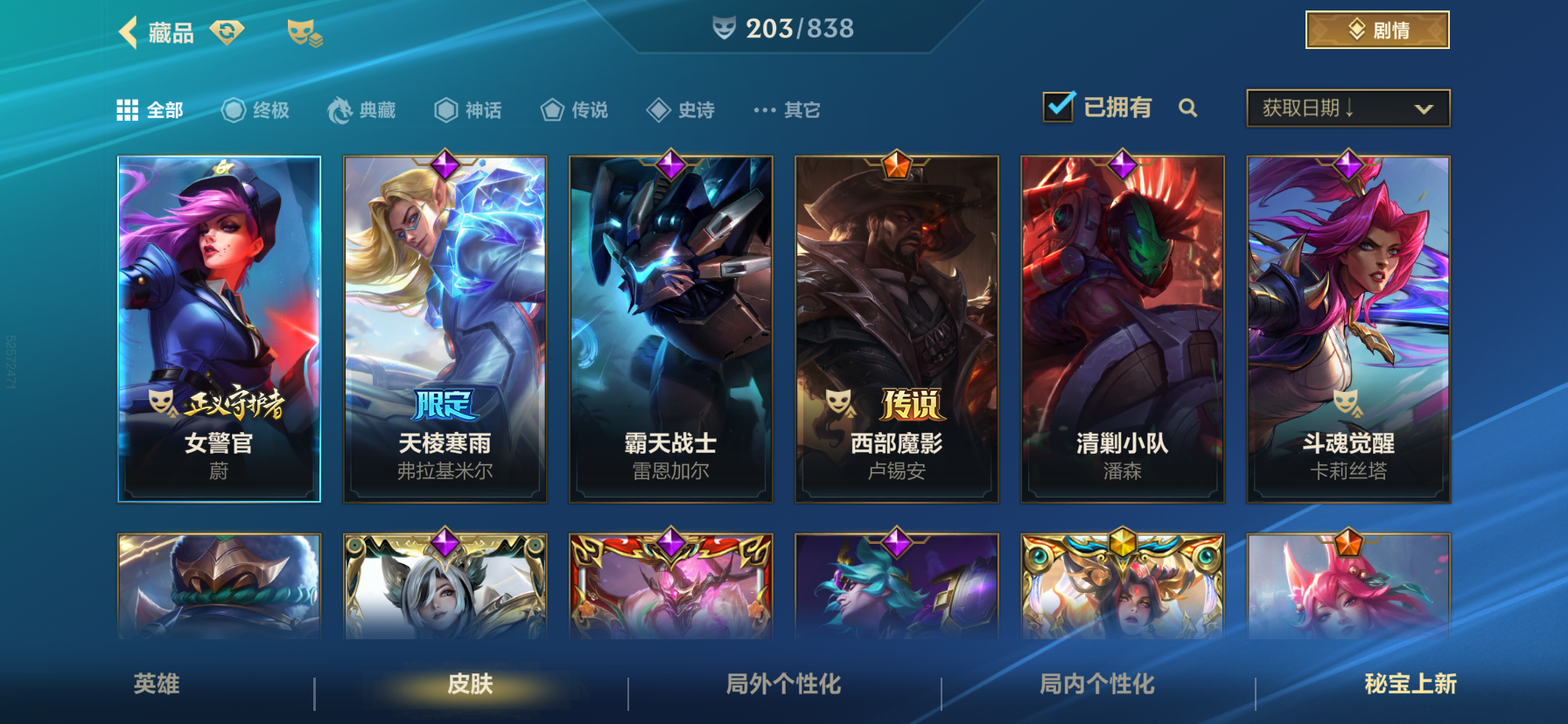Uncheck the 已拥有 checkbox

(1060, 106)
